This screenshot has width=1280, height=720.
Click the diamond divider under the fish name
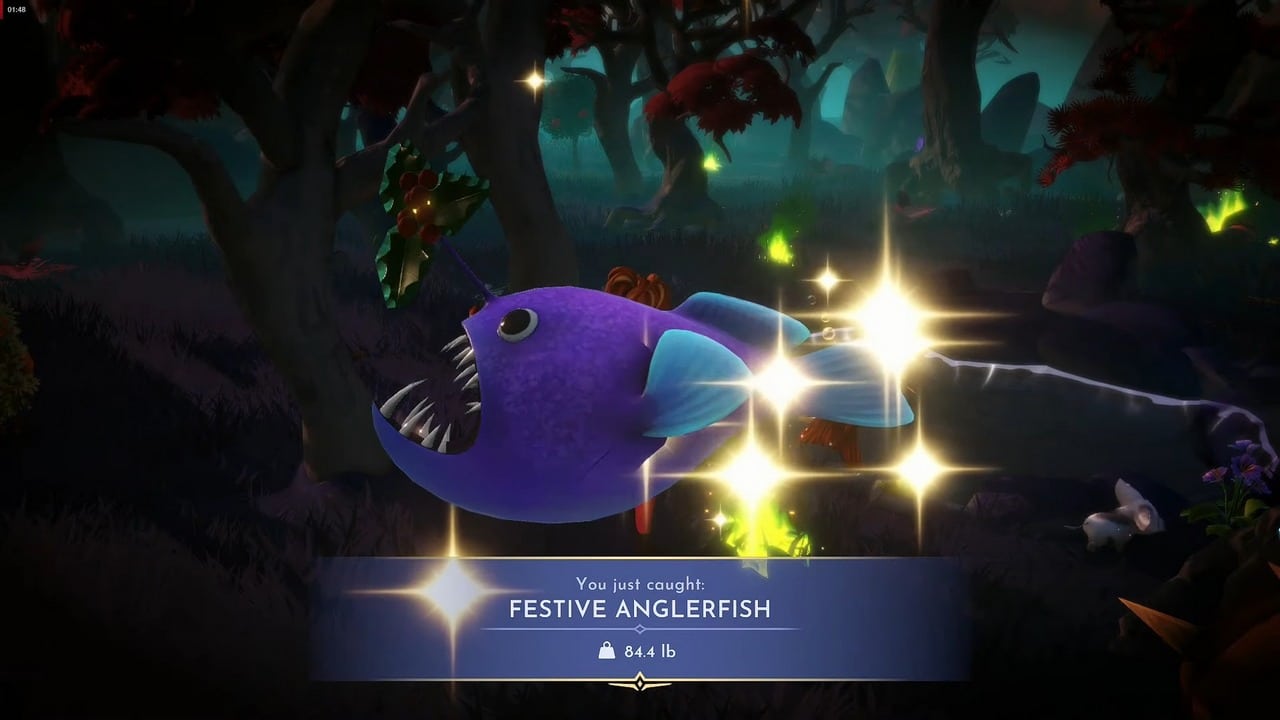pyautogui.click(x=640, y=628)
